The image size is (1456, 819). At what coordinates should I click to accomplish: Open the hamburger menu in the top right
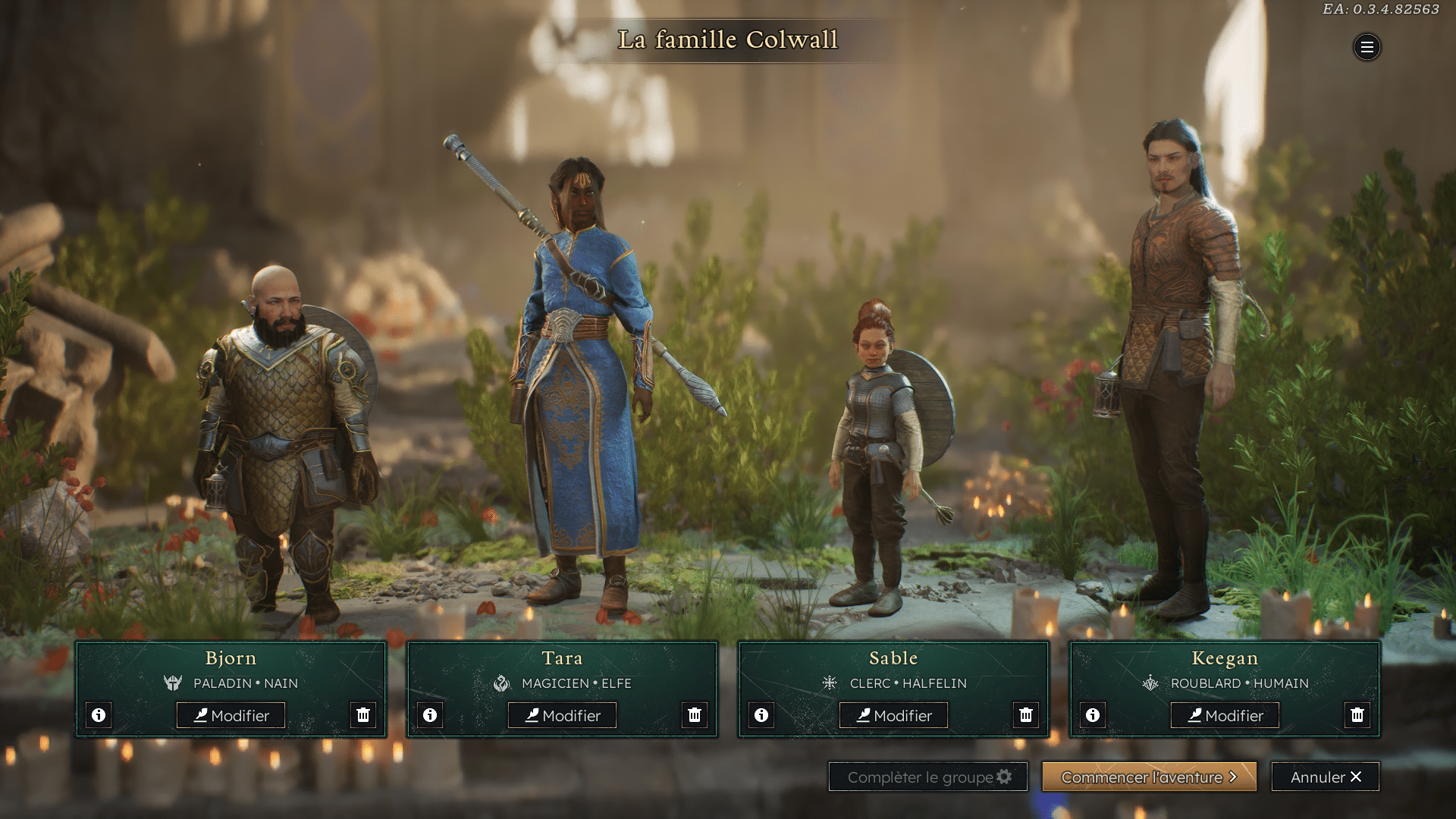pos(1367,48)
